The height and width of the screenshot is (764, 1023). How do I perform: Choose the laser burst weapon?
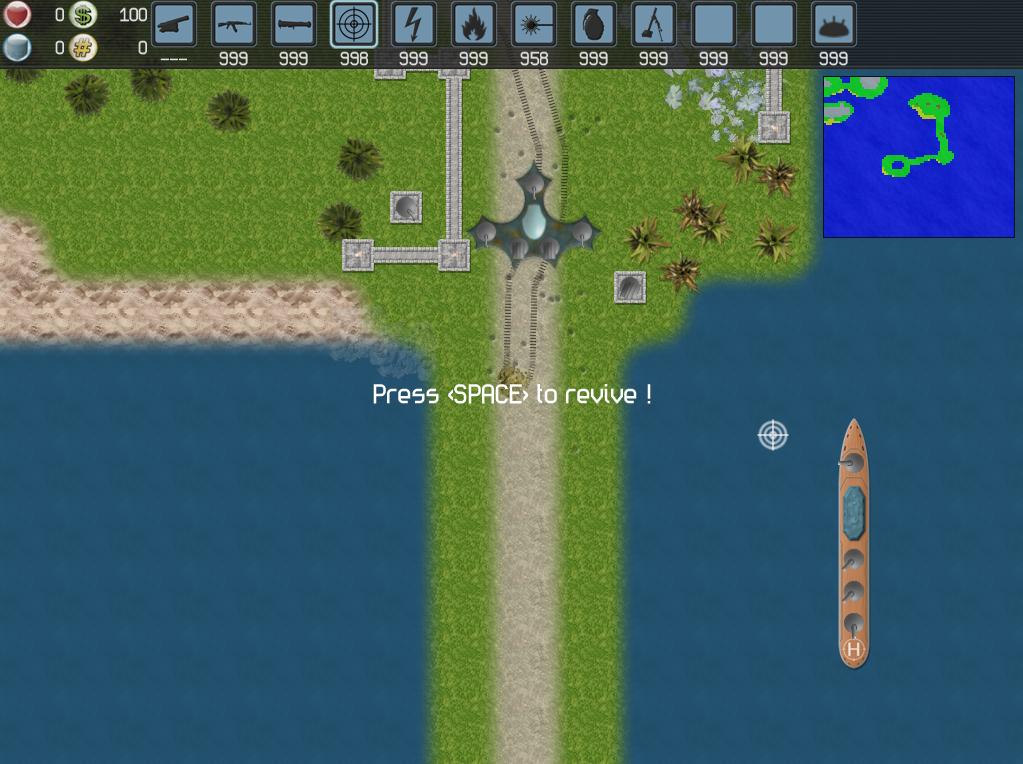click(534, 25)
